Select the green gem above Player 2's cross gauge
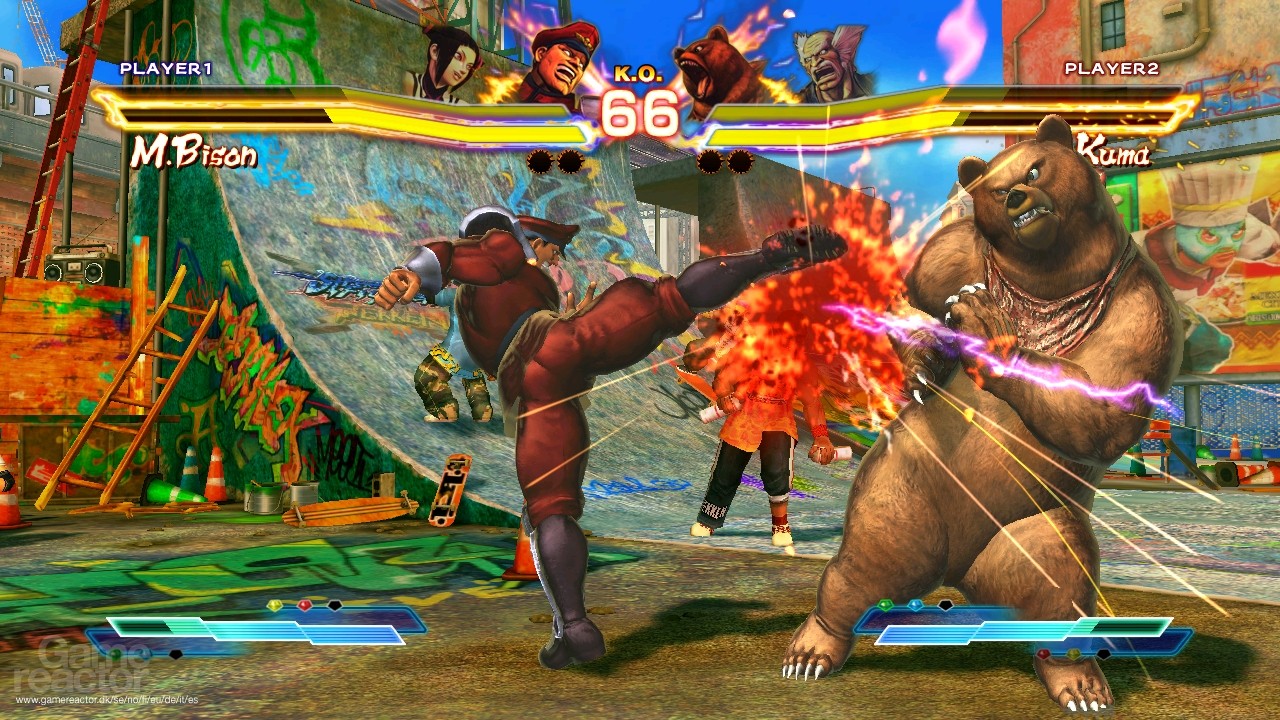 884,603
